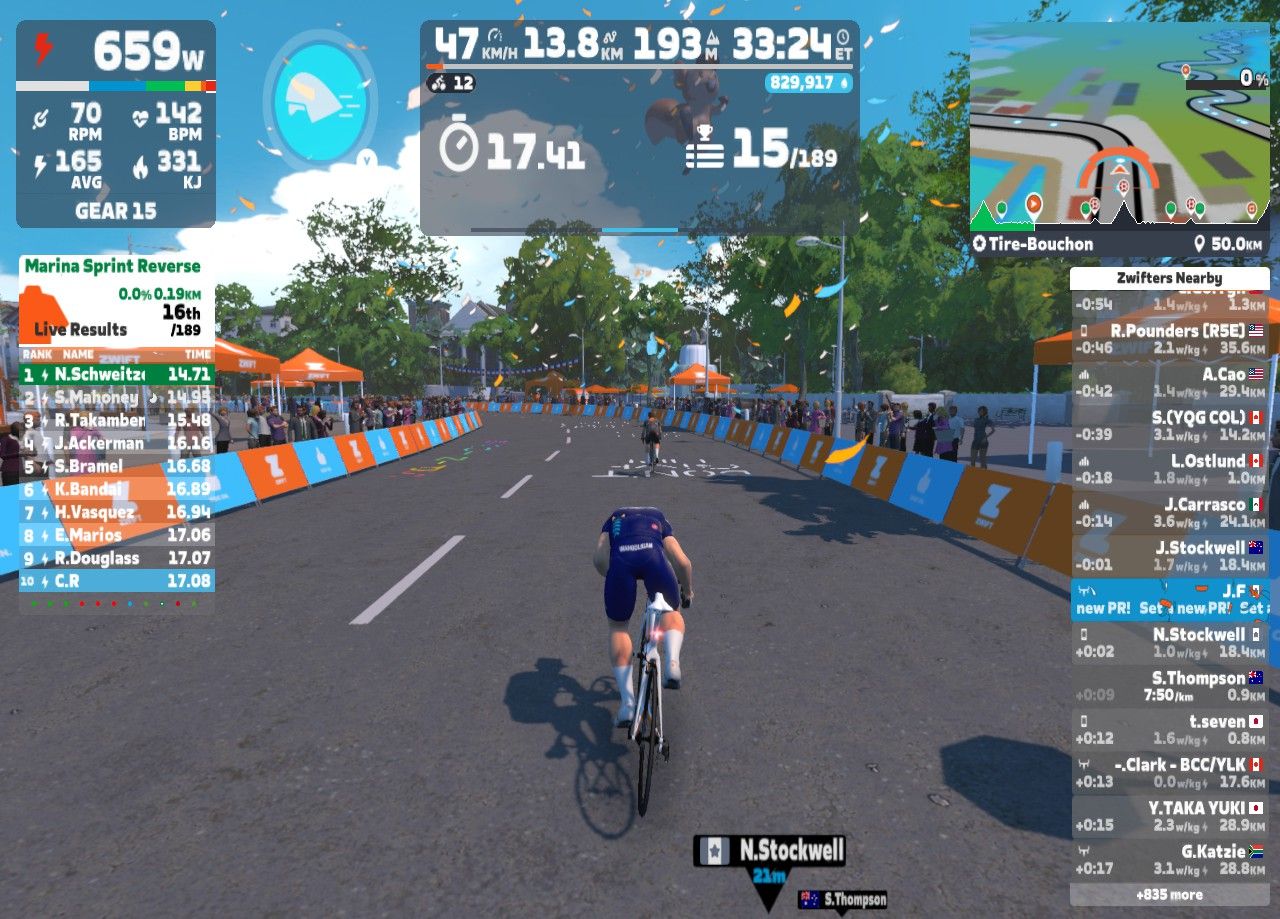The width and height of the screenshot is (1280, 919).
Task: Click the -.Clark - BCC/YLK rider row
Action: pyautogui.click(x=1169, y=772)
